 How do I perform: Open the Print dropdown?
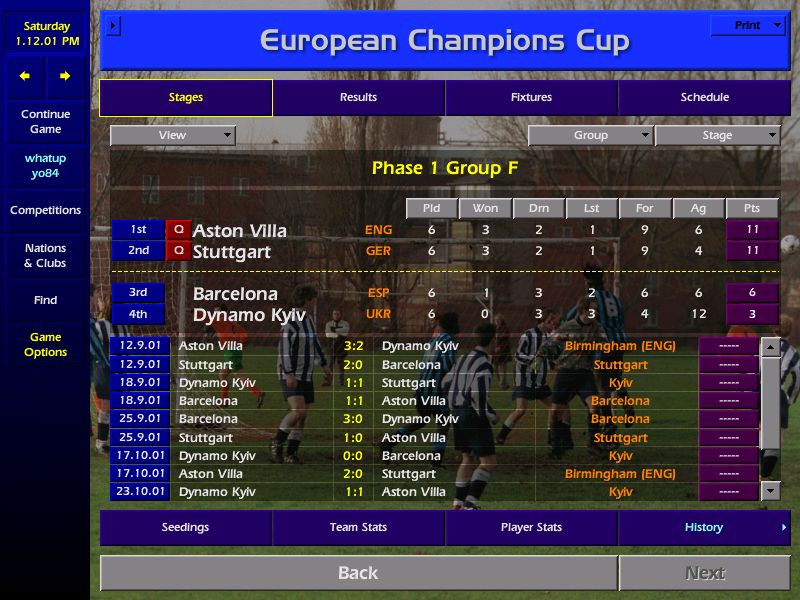click(748, 25)
